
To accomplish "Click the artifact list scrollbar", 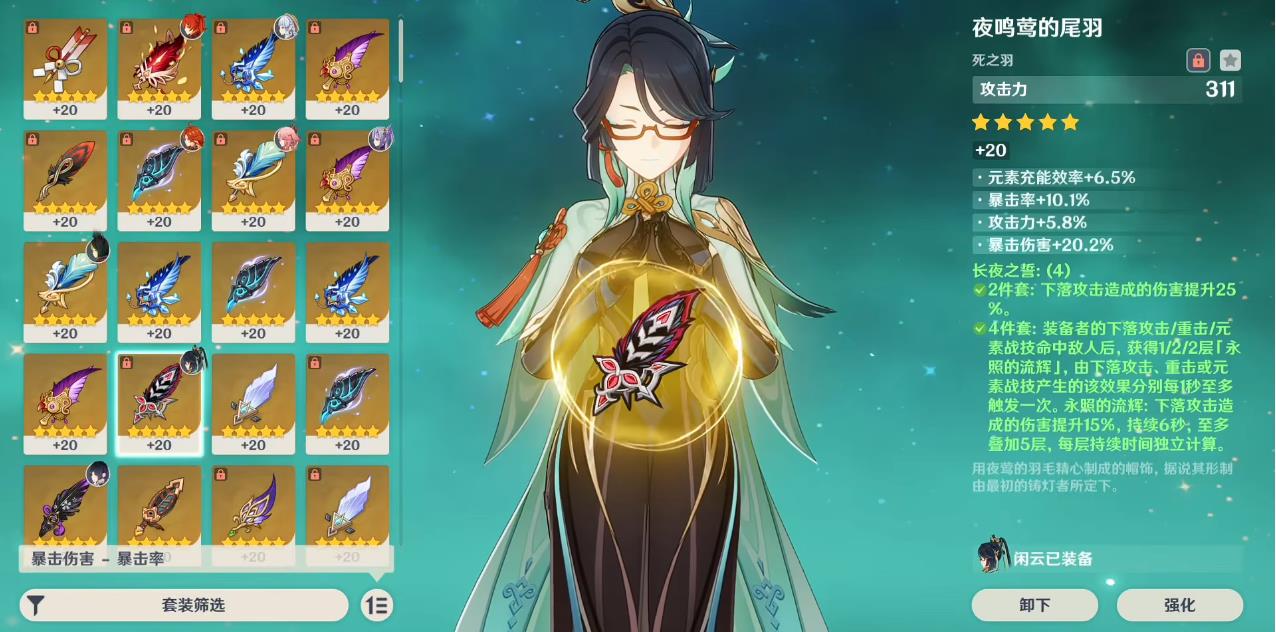I will coord(401,50).
